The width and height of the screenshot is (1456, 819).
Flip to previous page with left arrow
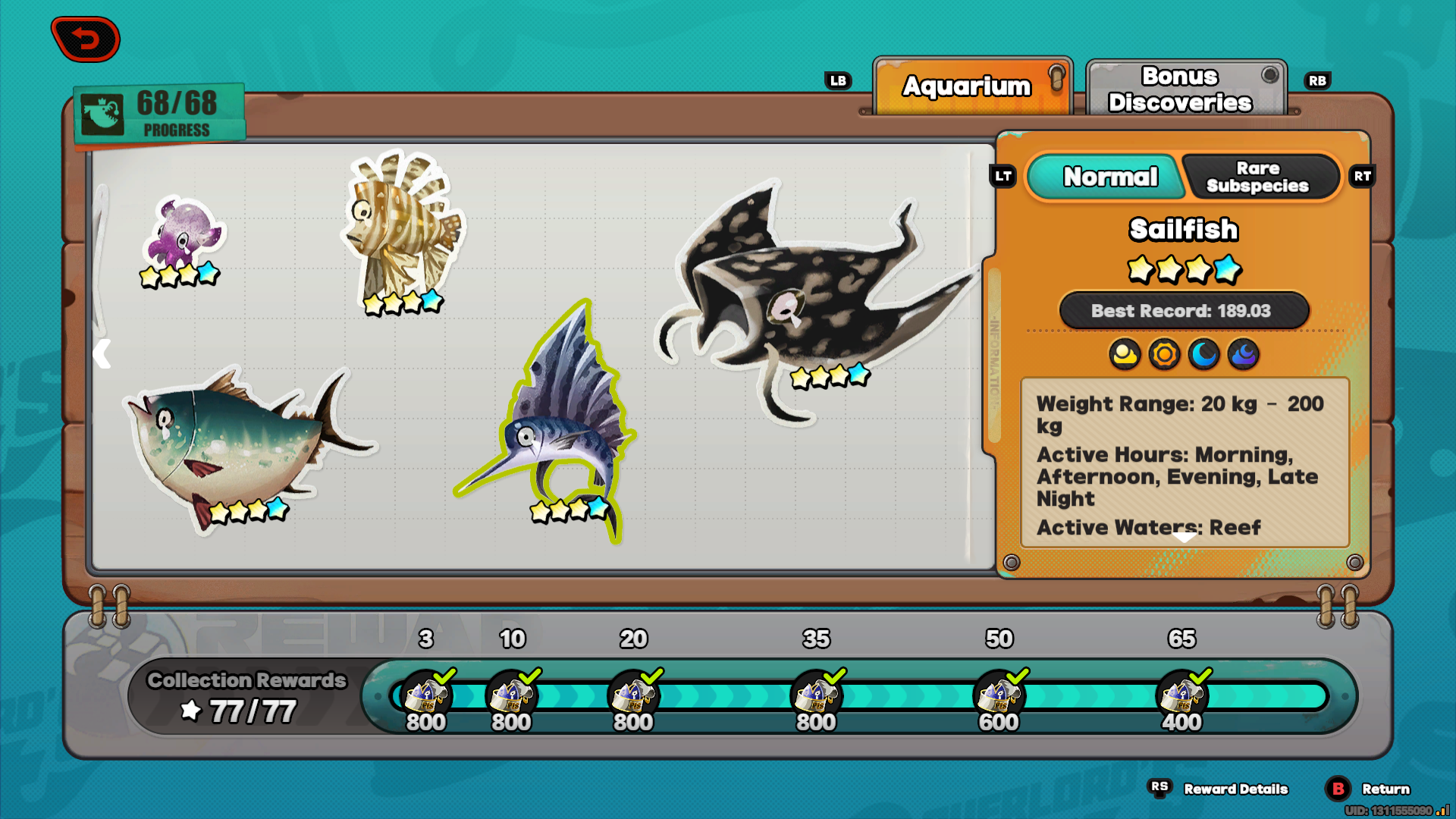point(102,354)
